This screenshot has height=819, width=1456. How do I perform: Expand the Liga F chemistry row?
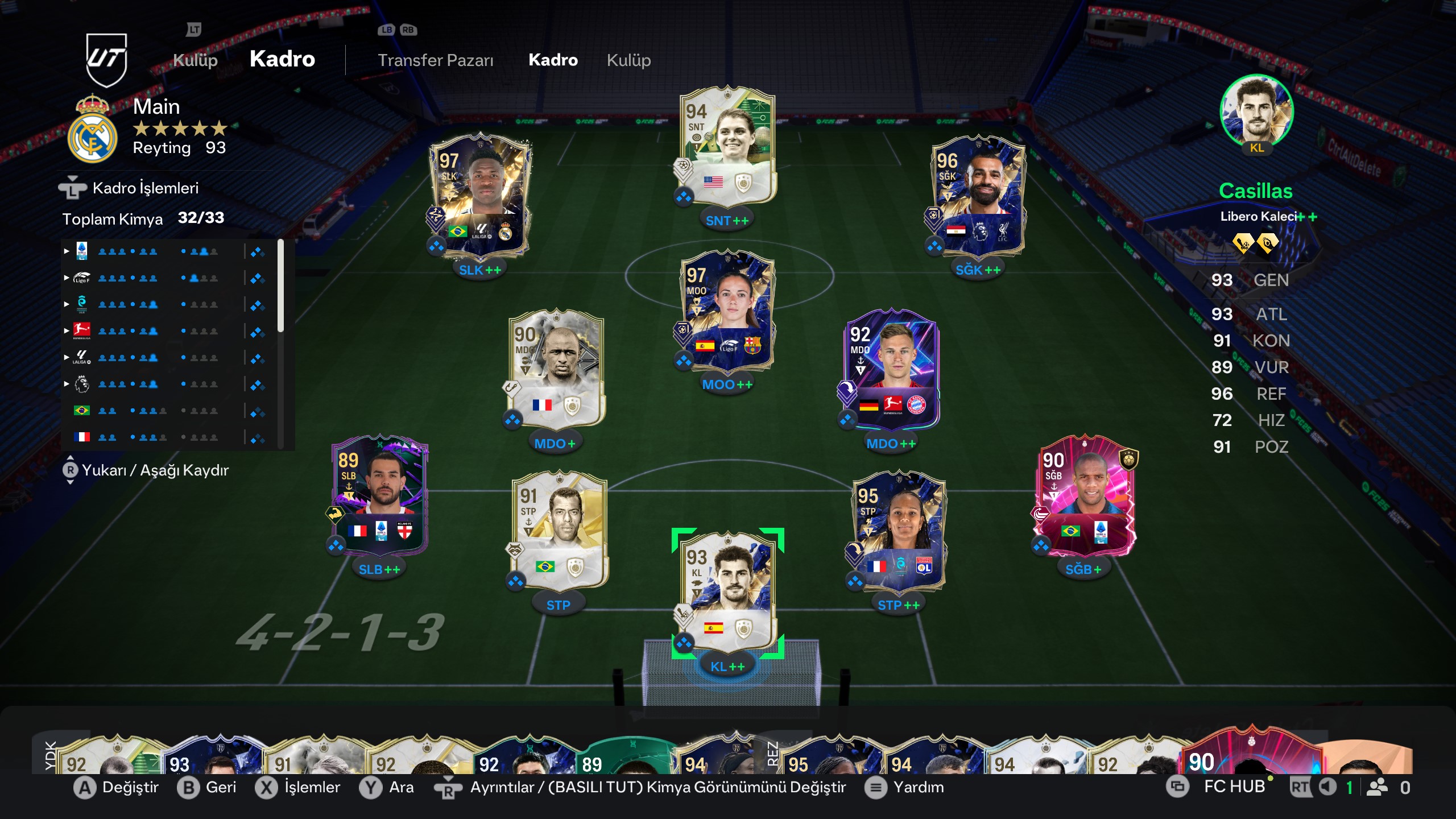(67, 278)
